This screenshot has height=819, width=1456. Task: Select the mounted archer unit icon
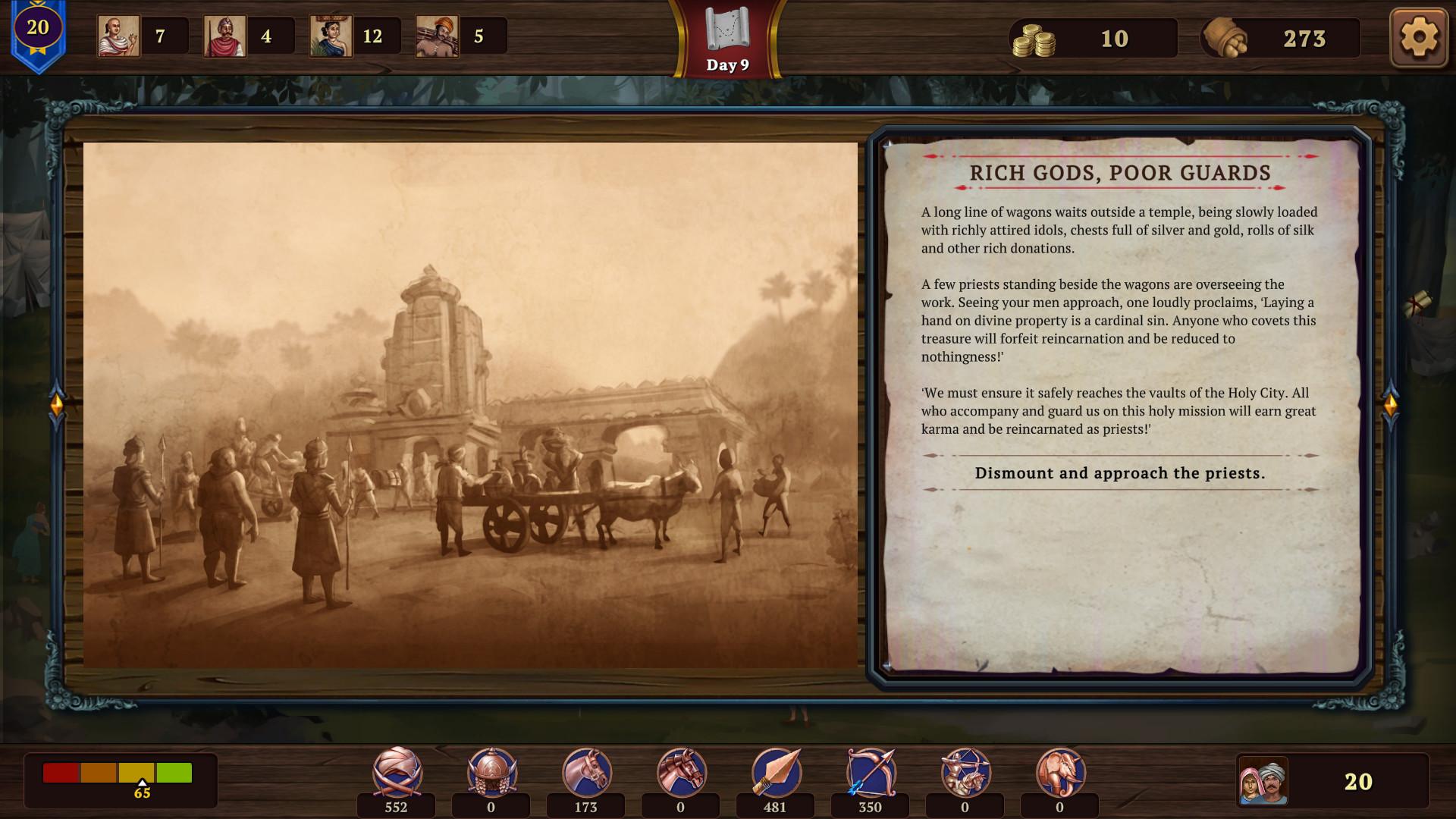coord(965,772)
